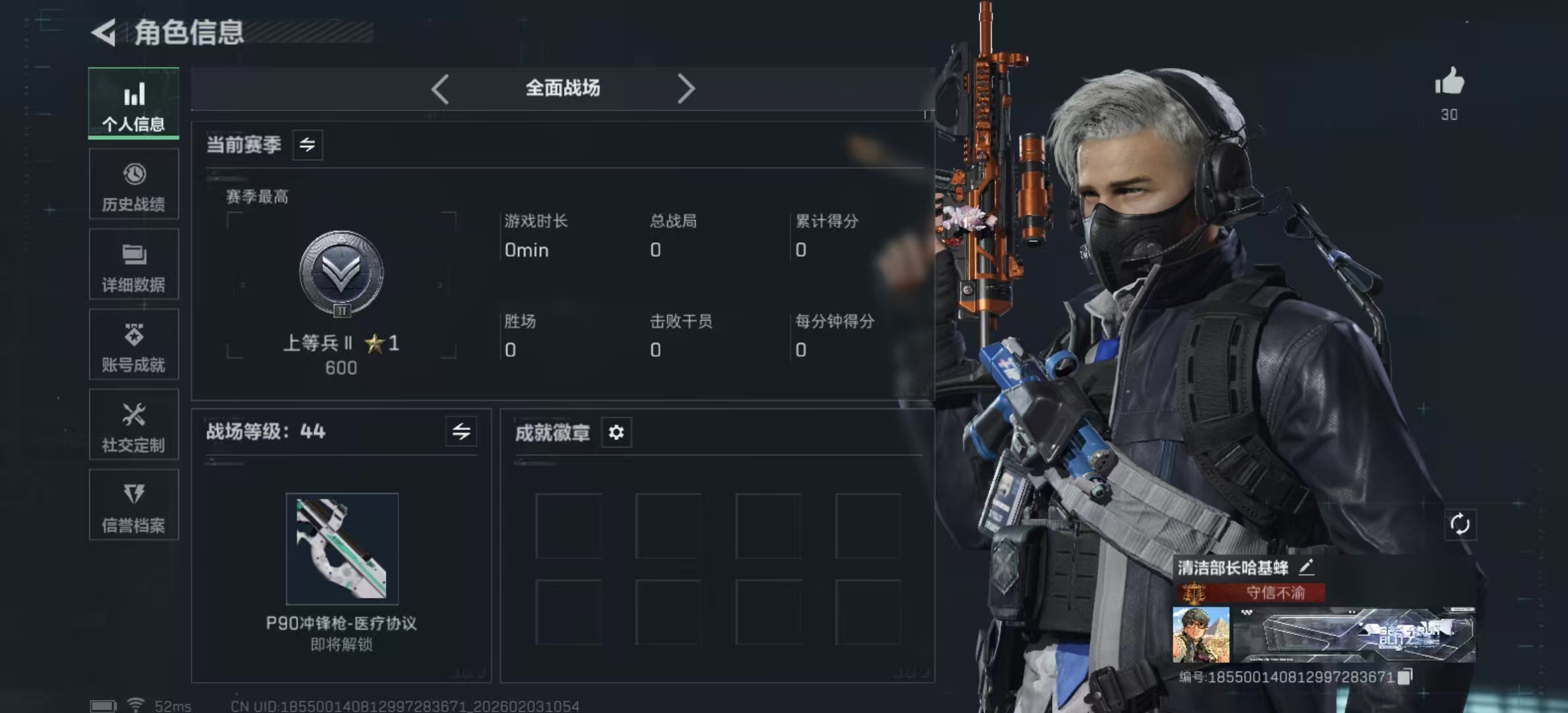
Task: Select the 账号成就 medal icon
Action: 134,345
